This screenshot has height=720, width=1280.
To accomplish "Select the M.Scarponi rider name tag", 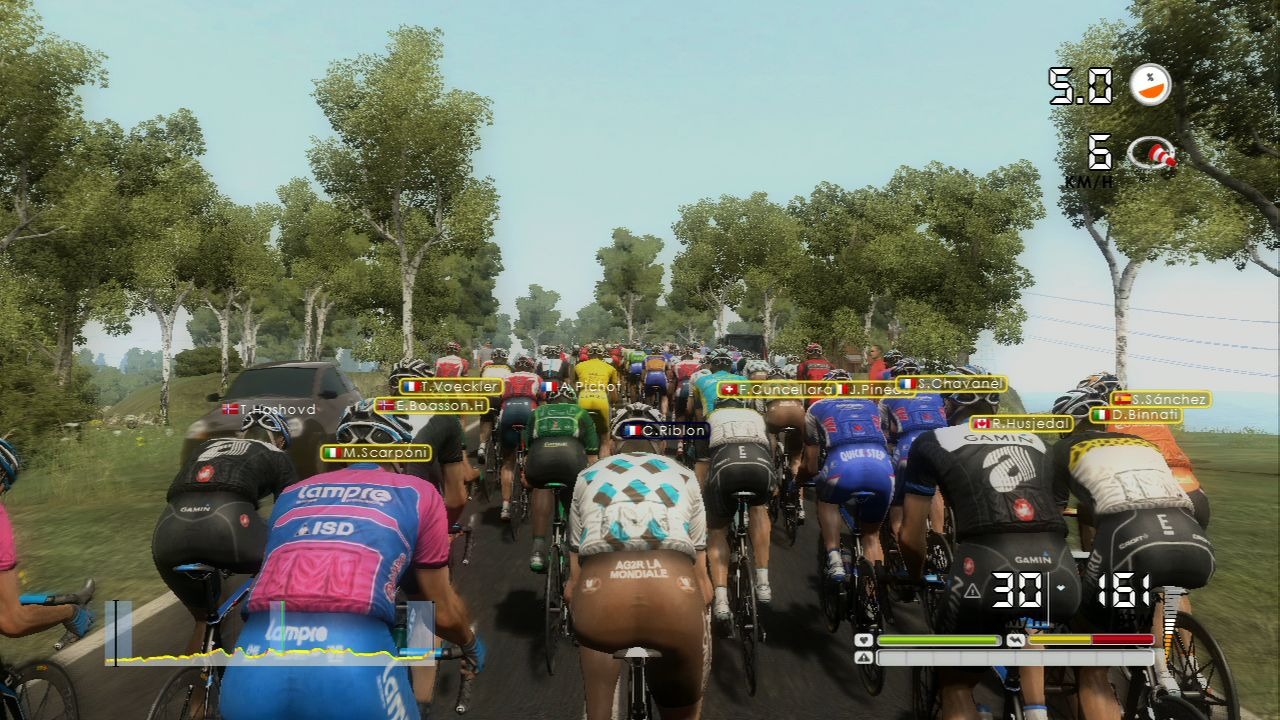I will [x=376, y=453].
